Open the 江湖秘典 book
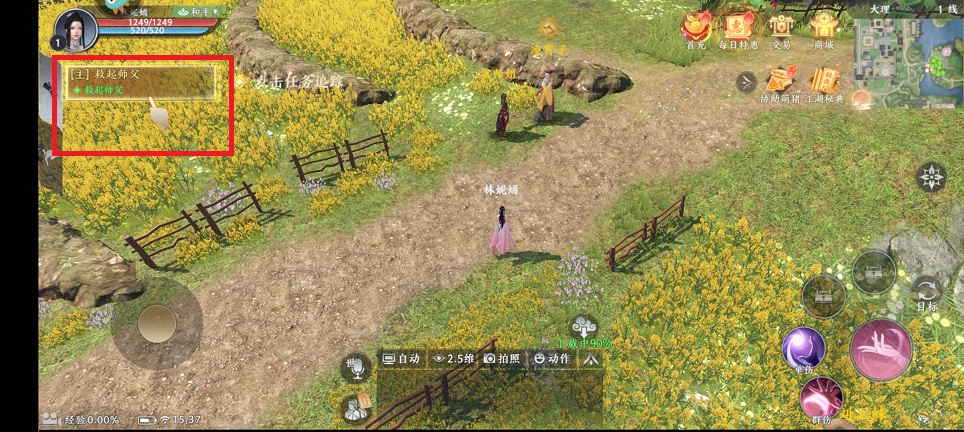The image size is (964, 432). (824, 80)
